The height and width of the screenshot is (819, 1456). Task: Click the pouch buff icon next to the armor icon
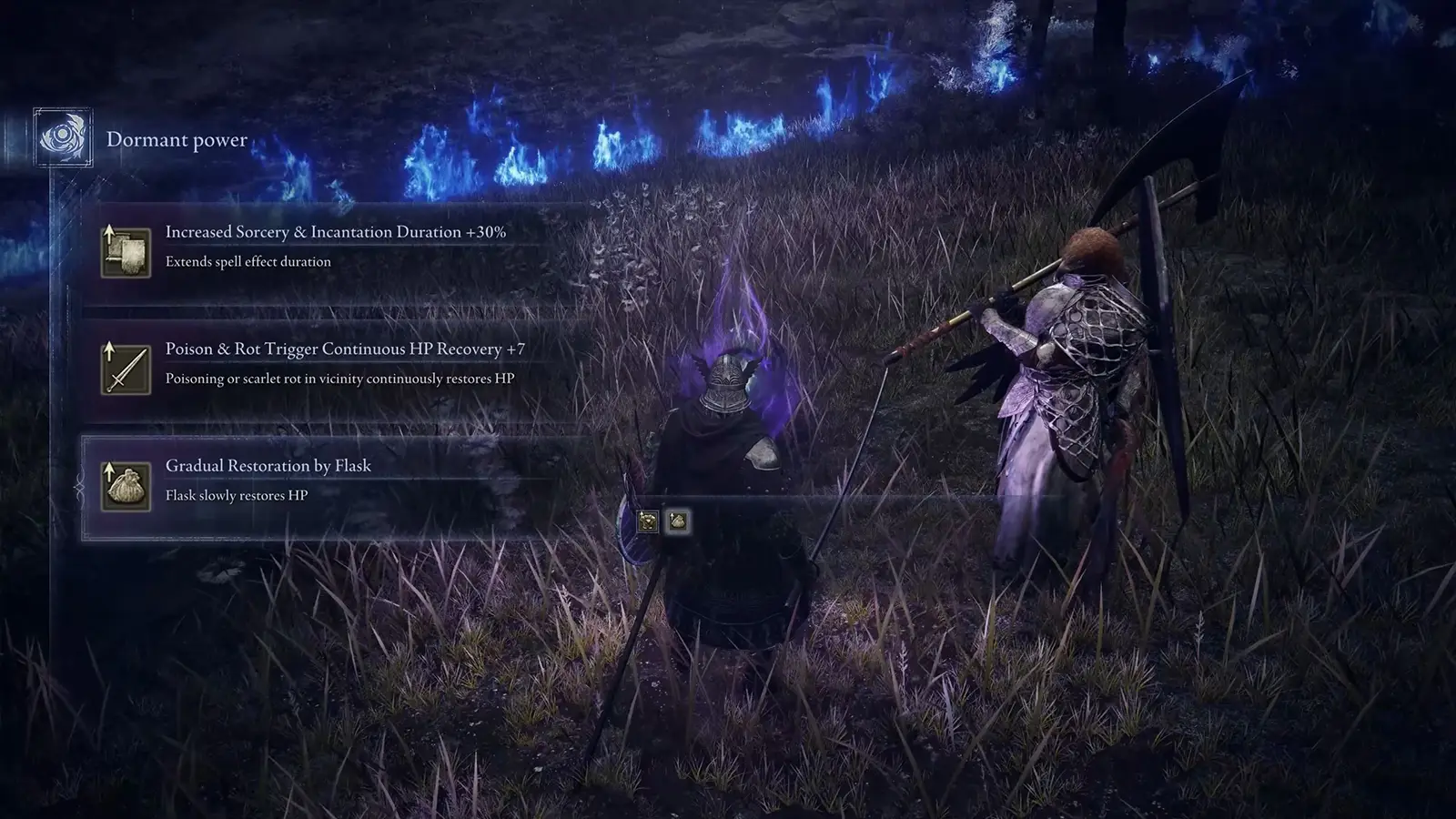(679, 521)
